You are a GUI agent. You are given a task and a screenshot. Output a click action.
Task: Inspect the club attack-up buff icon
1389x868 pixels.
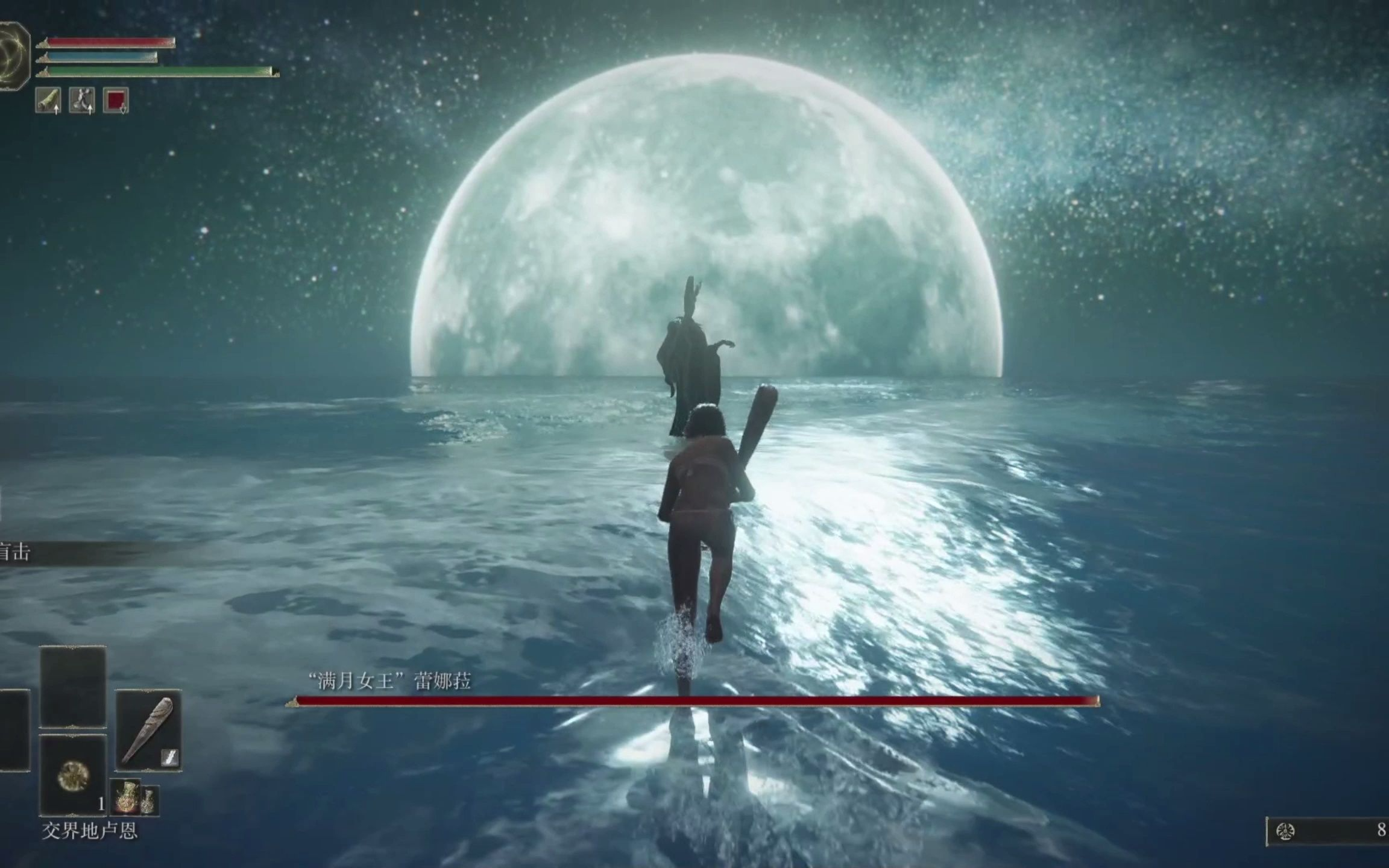click(48, 100)
